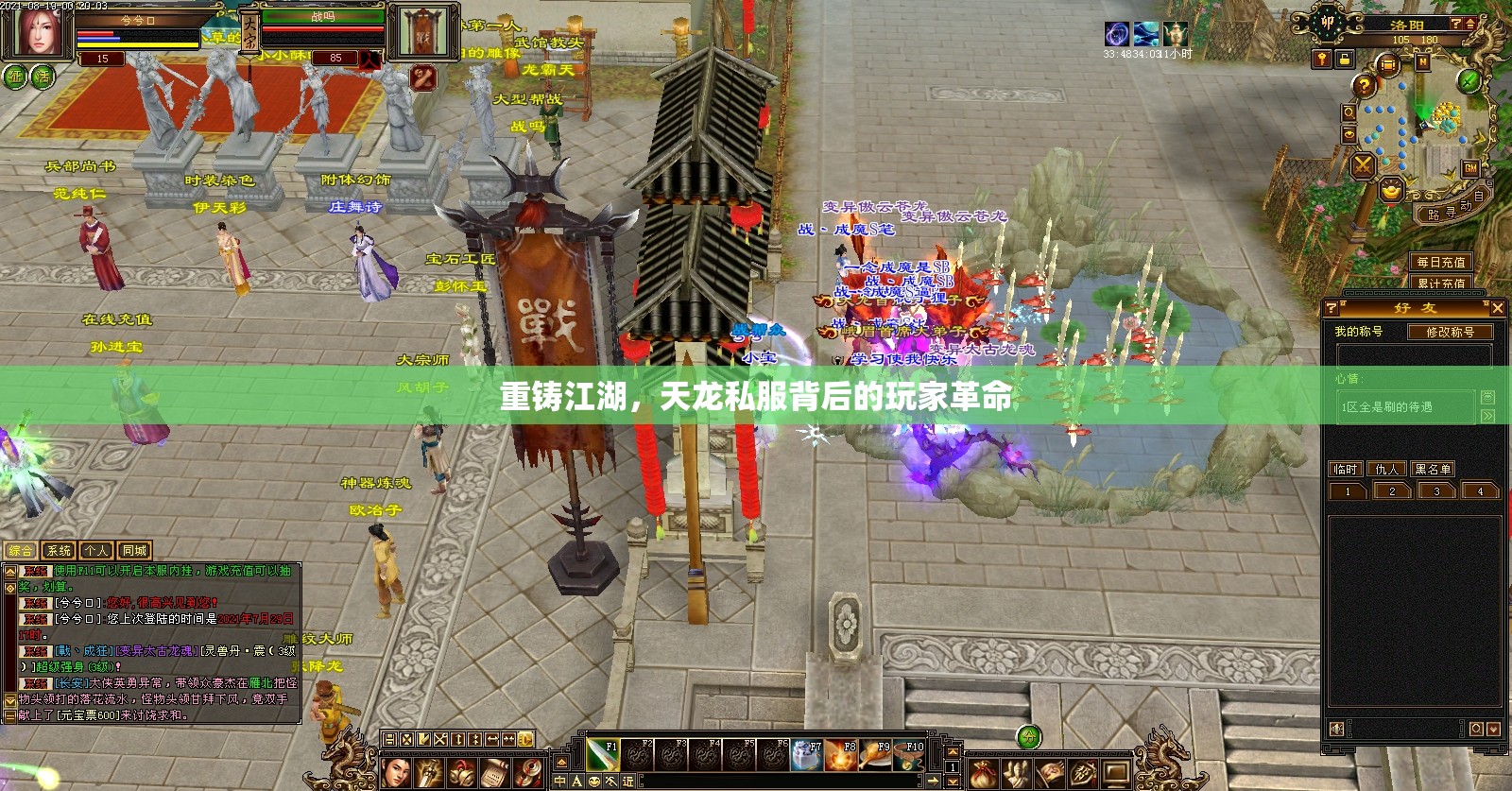
Task: Click the GM icon beside the minimap
Action: point(1470,169)
